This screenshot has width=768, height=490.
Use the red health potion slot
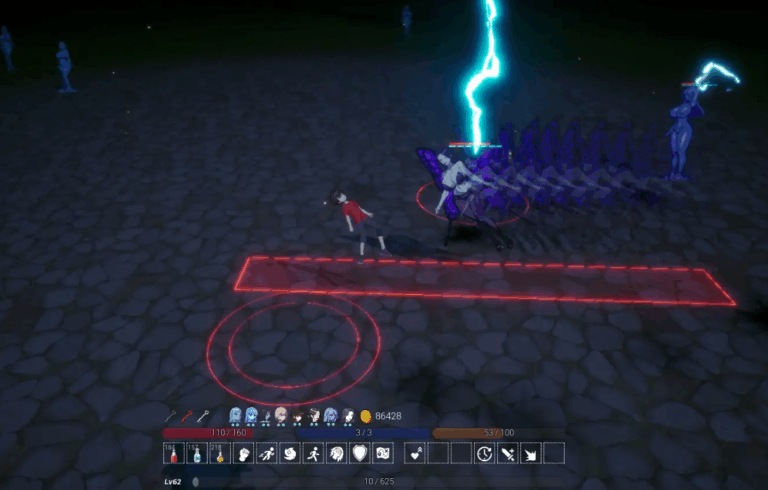[x=173, y=454]
